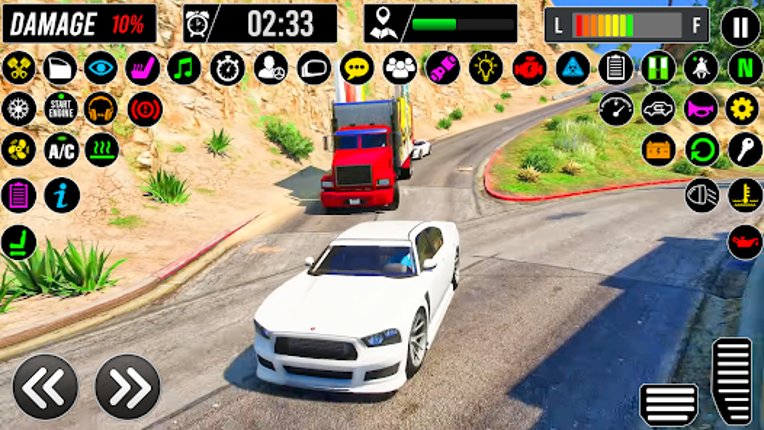Sound the pink horn
Image resolution: width=764 pixels, height=430 pixels.
click(x=701, y=108)
